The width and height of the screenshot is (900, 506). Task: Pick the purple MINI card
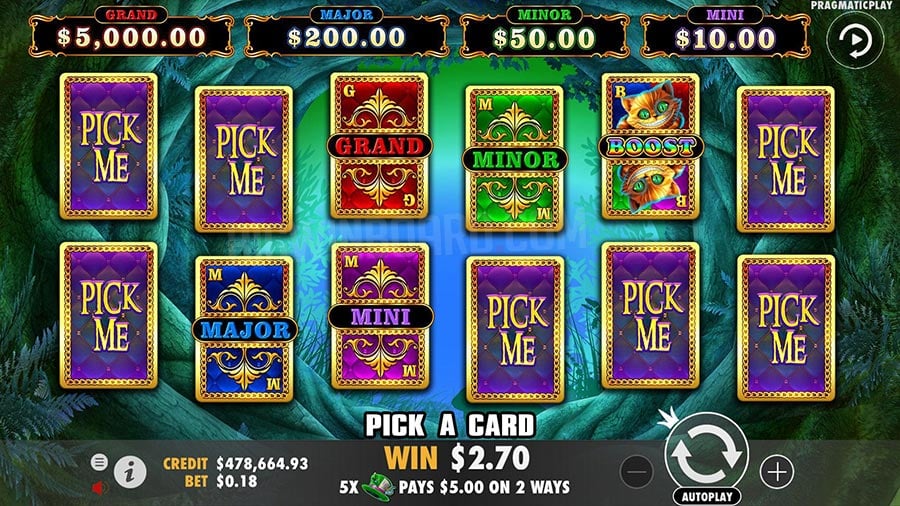[x=379, y=316]
